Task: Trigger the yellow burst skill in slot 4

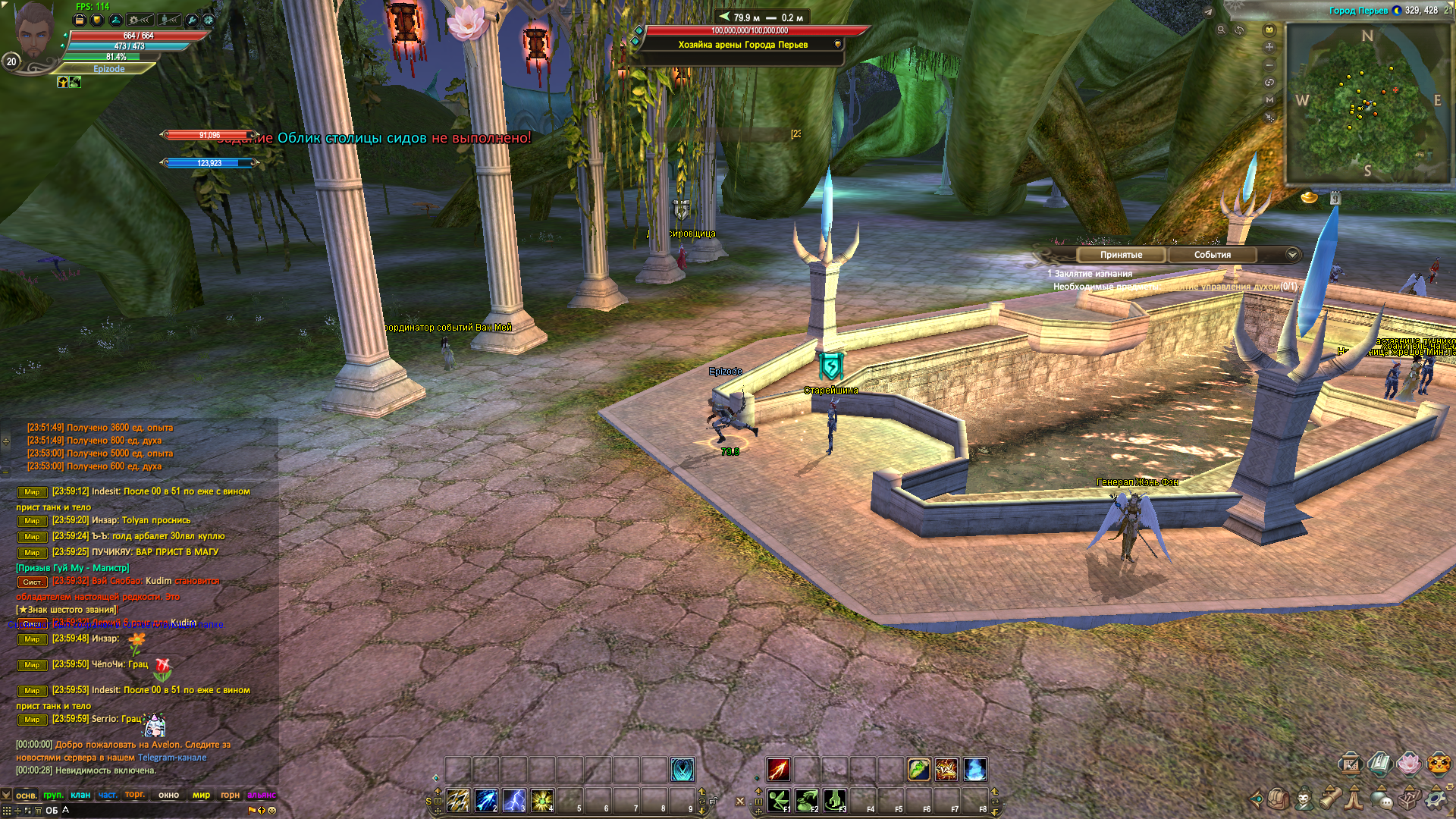Action: 542,800
